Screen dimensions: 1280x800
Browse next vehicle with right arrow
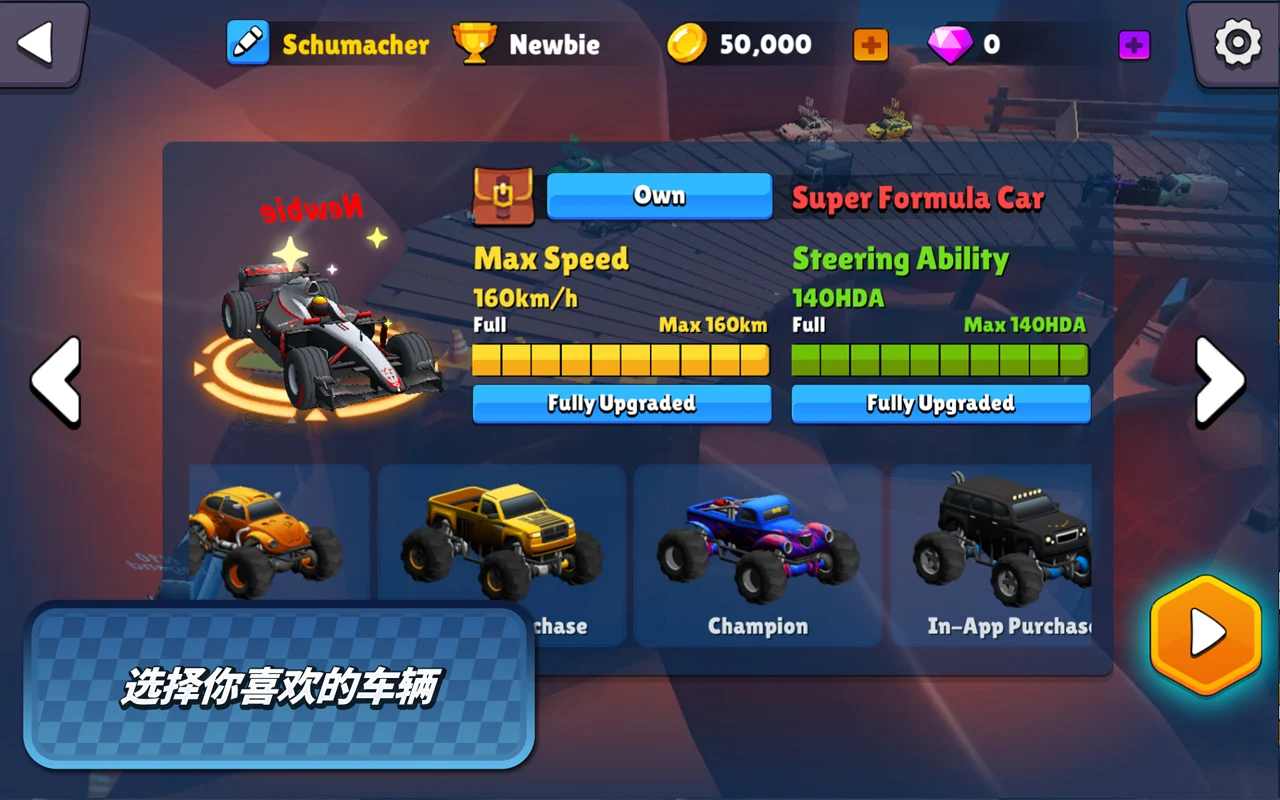coord(1222,381)
